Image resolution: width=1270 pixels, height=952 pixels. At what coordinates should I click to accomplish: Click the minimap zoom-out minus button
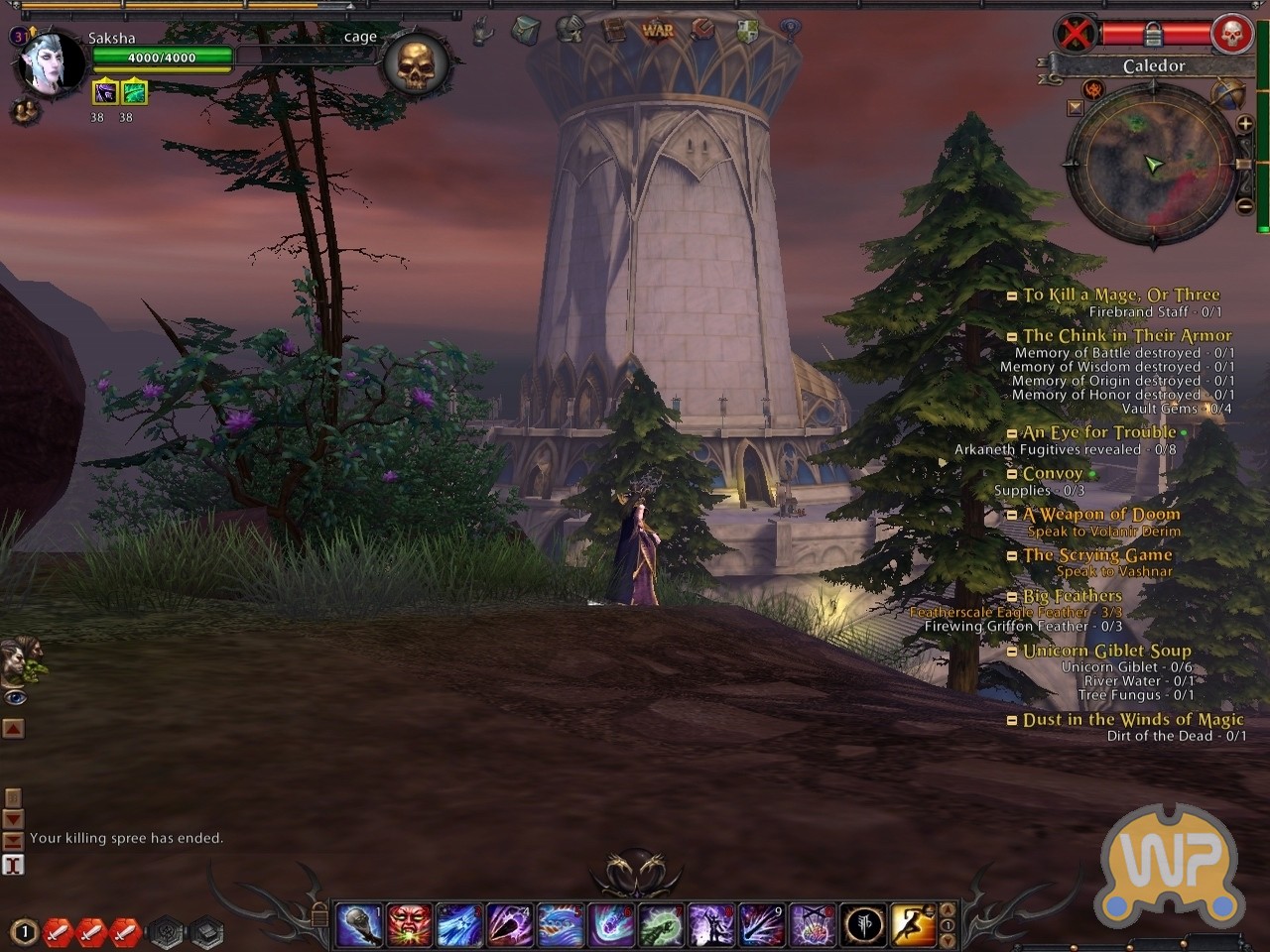coord(1244,206)
